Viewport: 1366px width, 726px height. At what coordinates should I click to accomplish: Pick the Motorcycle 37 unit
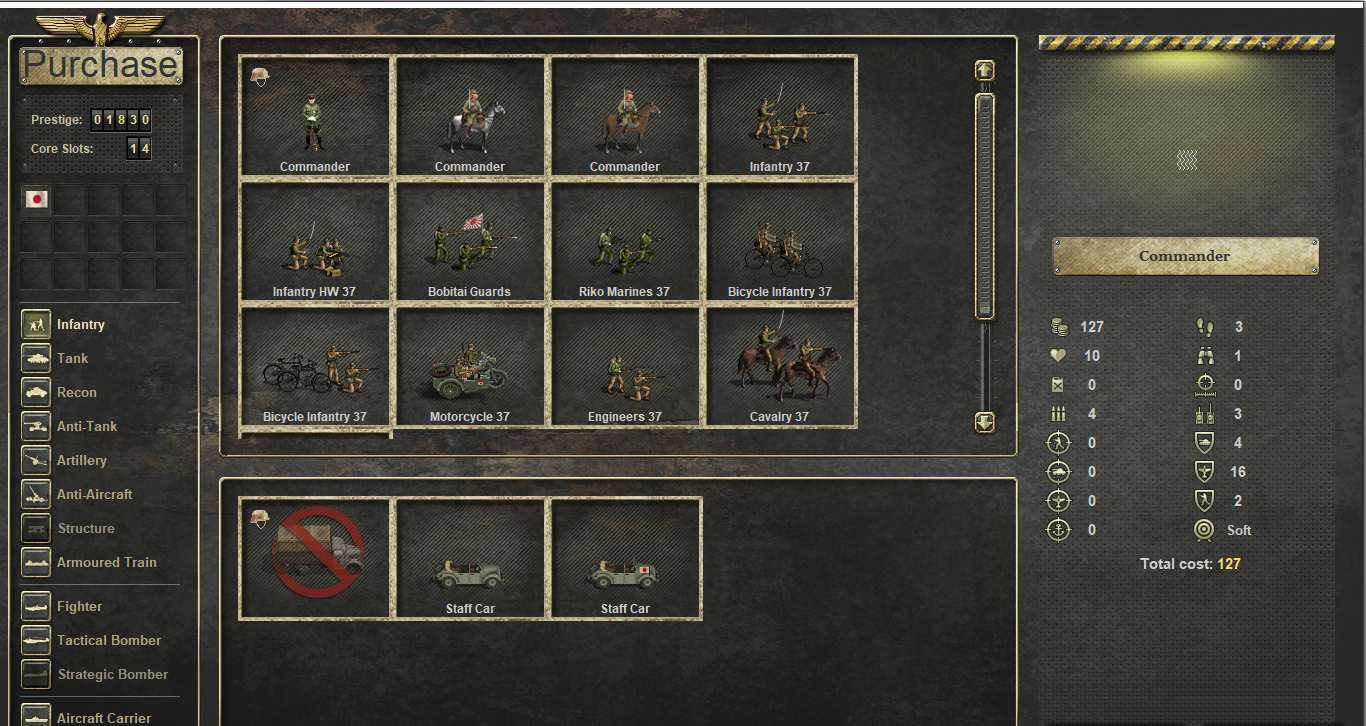coord(470,367)
